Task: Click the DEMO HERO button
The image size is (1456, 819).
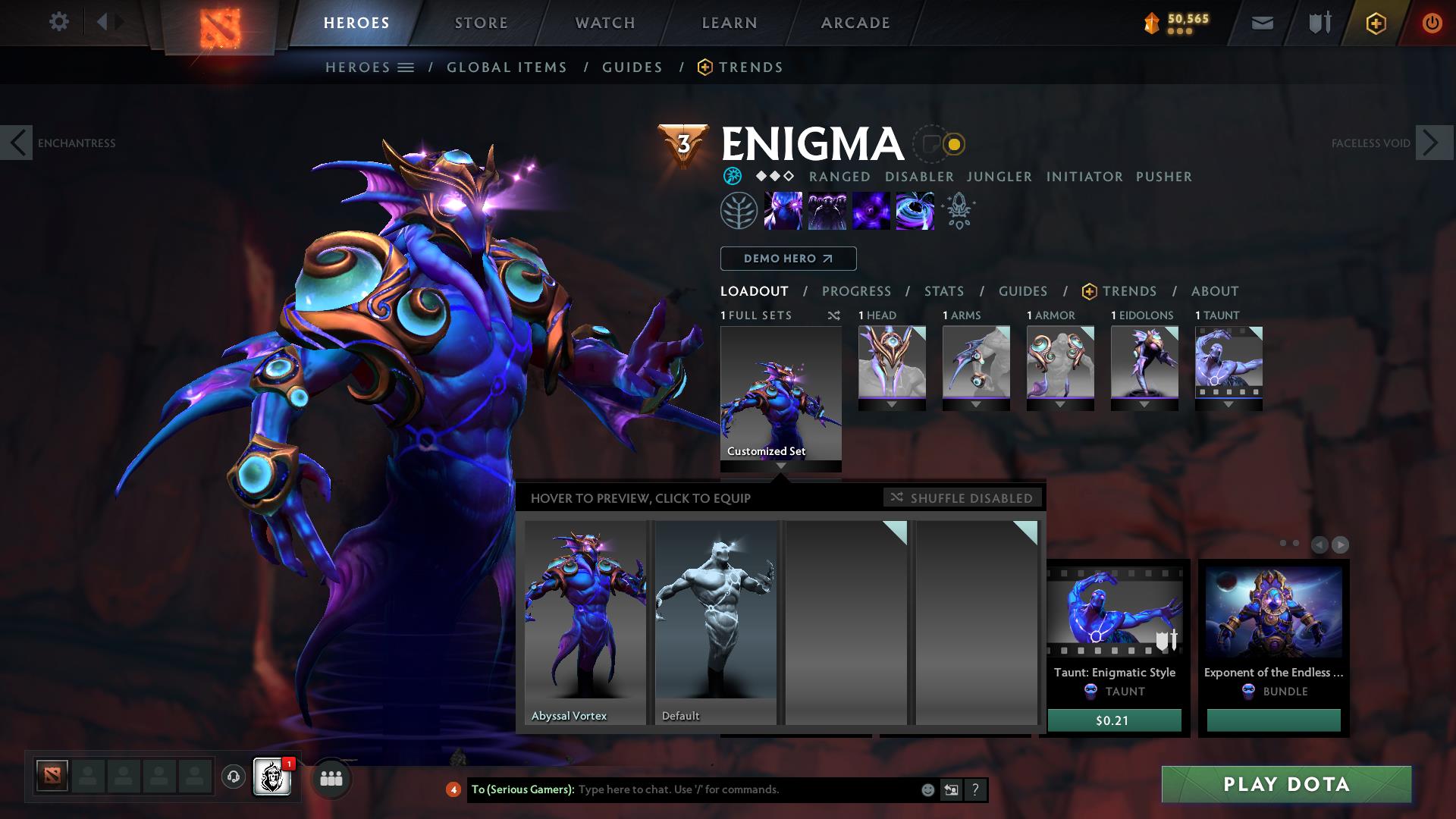Action: [x=787, y=259]
